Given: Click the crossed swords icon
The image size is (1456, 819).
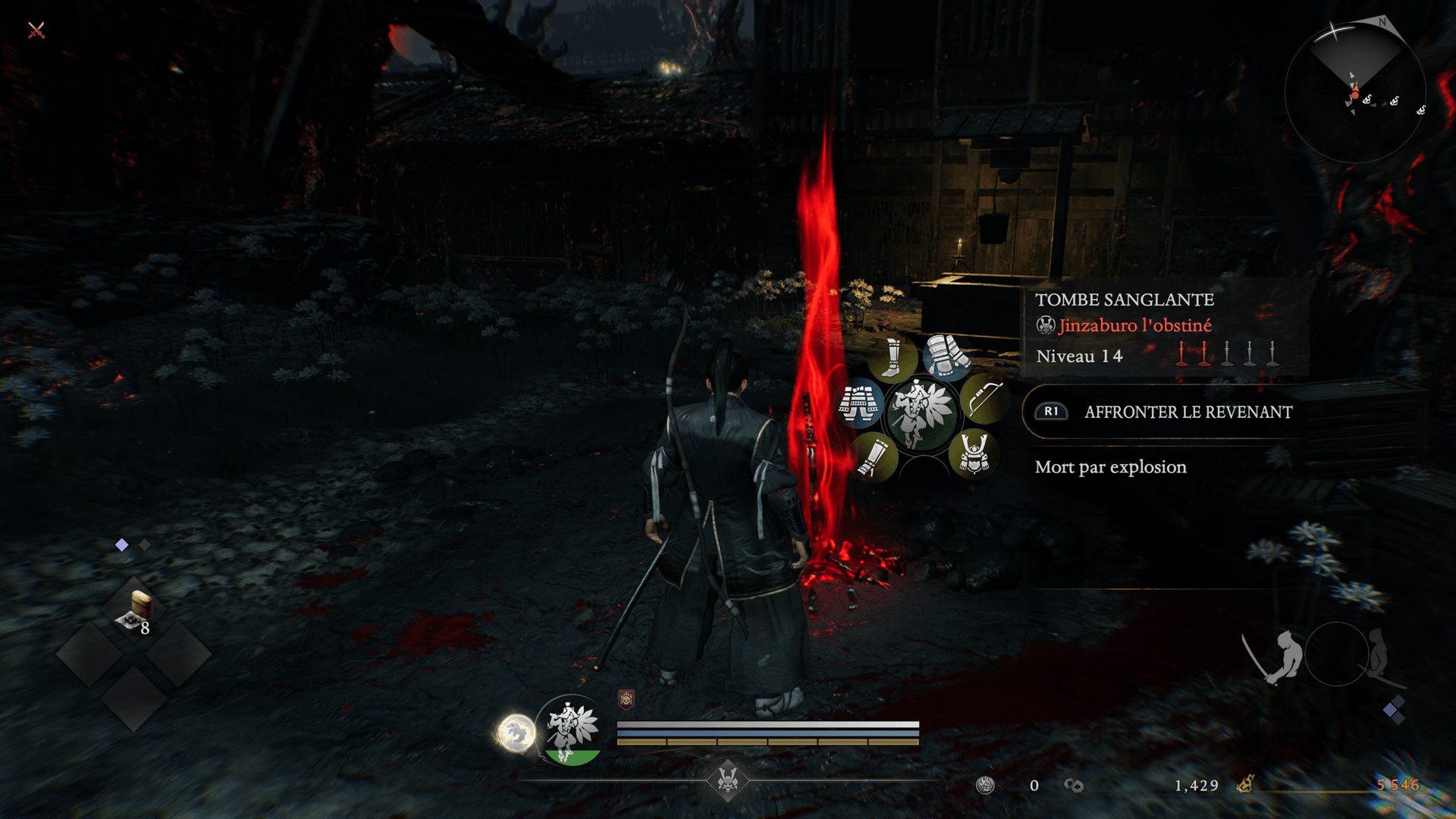Looking at the screenshot, I should pos(36,30).
